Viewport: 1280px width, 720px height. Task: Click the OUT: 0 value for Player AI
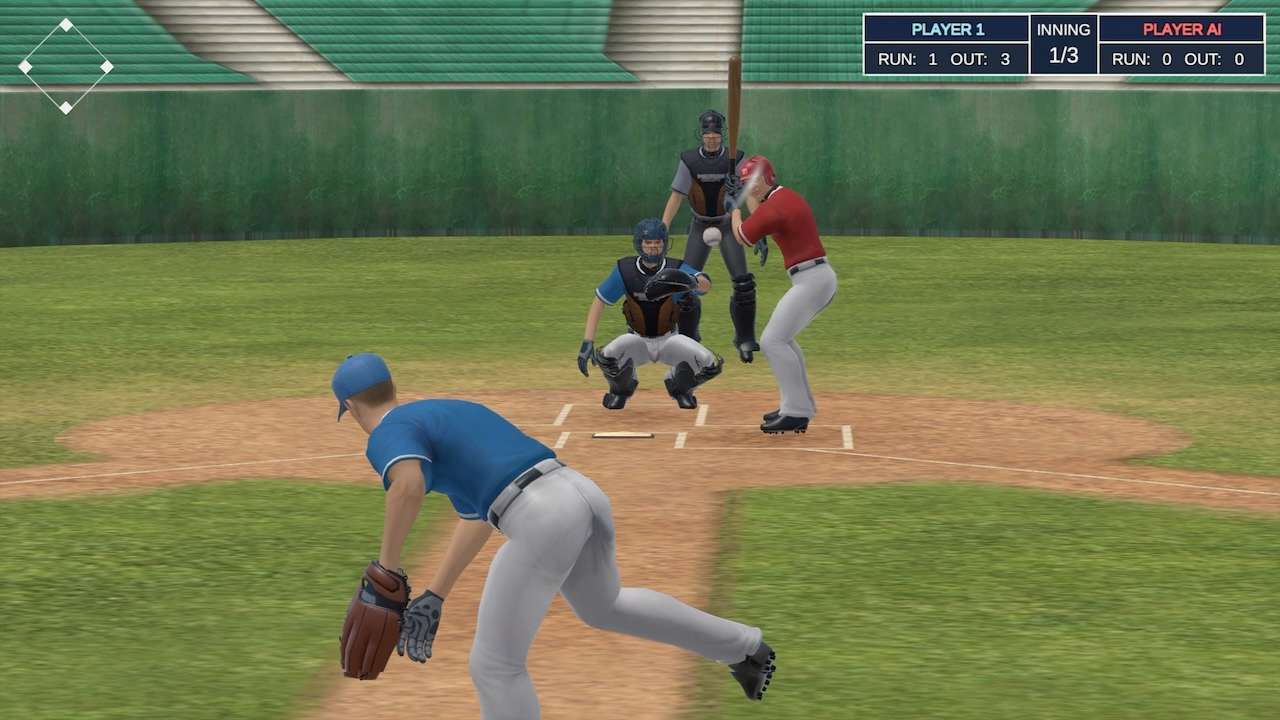point(1237,59)
